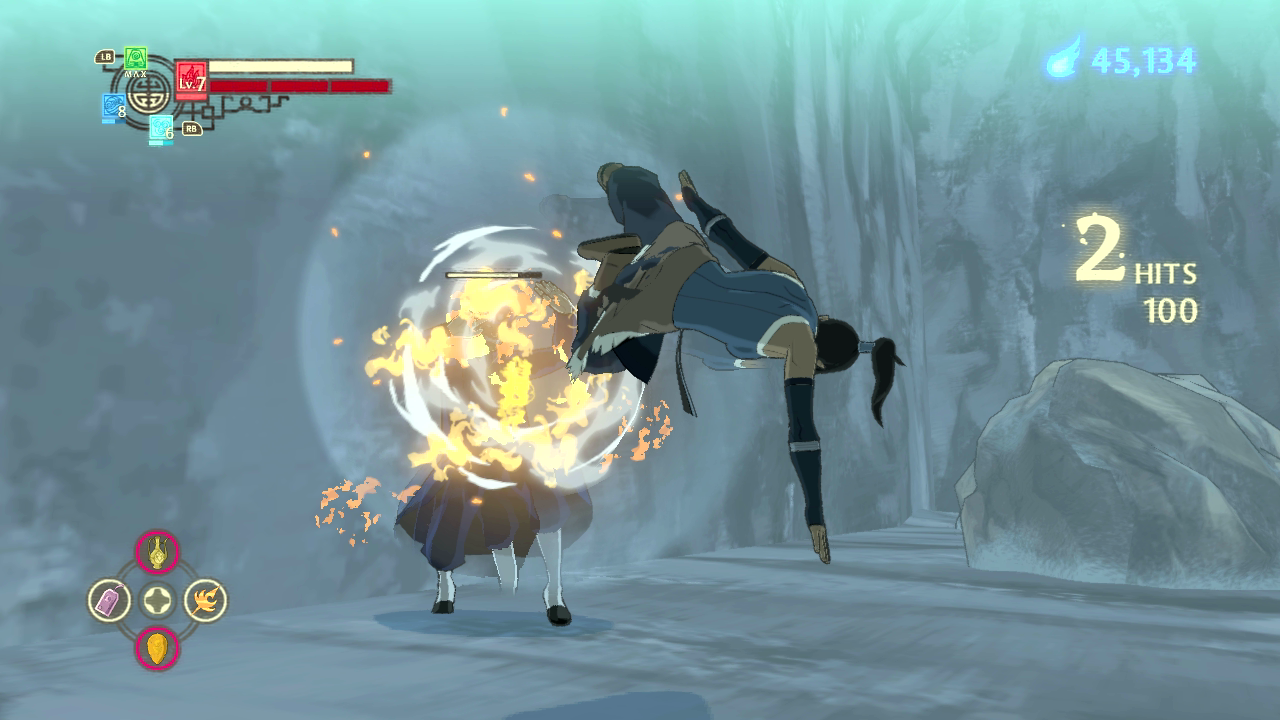Switch to the blue water element icon
The width and height of the screenshot is (1280, 720).
point(113,106)
